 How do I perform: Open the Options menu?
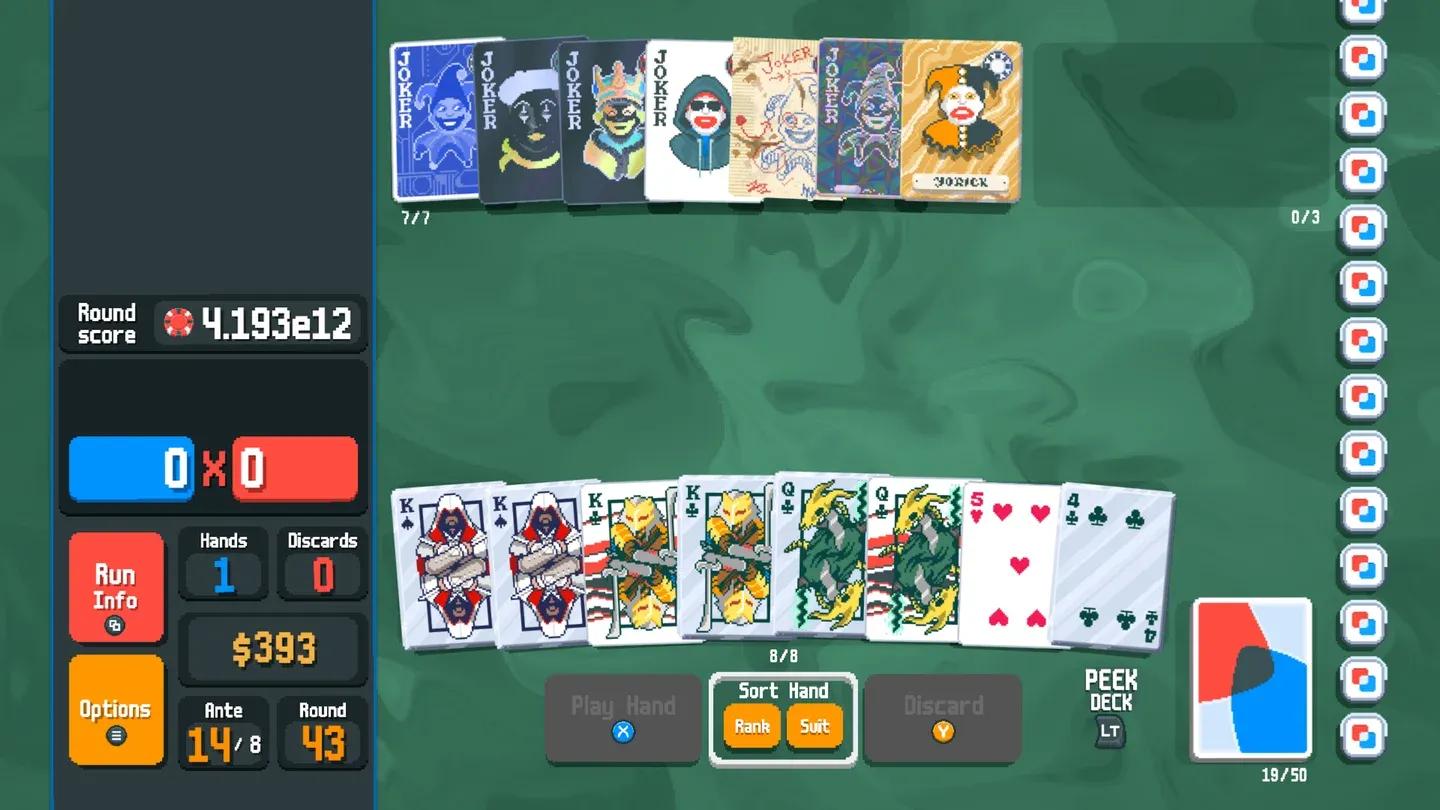coord(114,706)
